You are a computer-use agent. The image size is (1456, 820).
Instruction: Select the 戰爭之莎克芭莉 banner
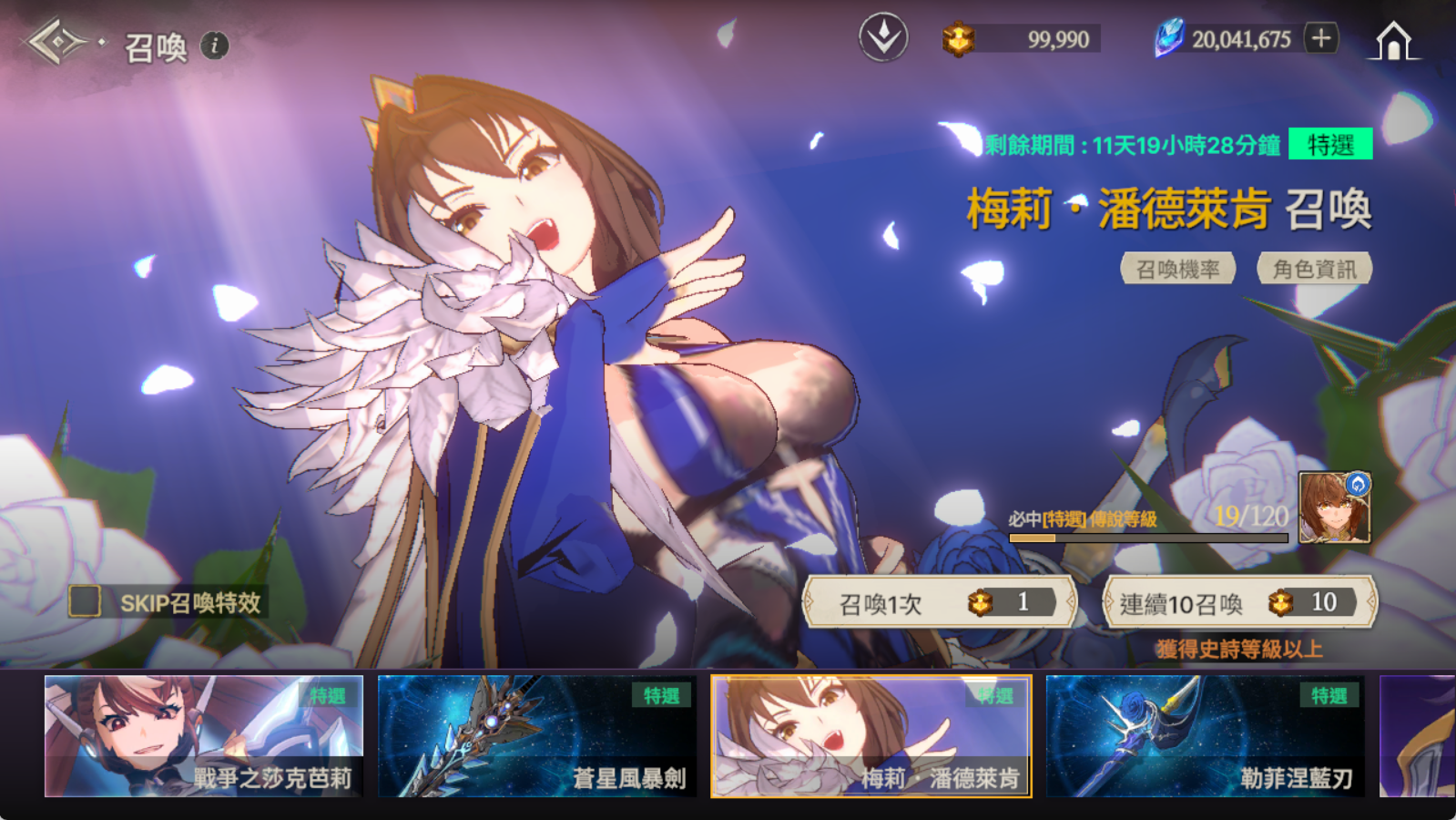[204, 736]
